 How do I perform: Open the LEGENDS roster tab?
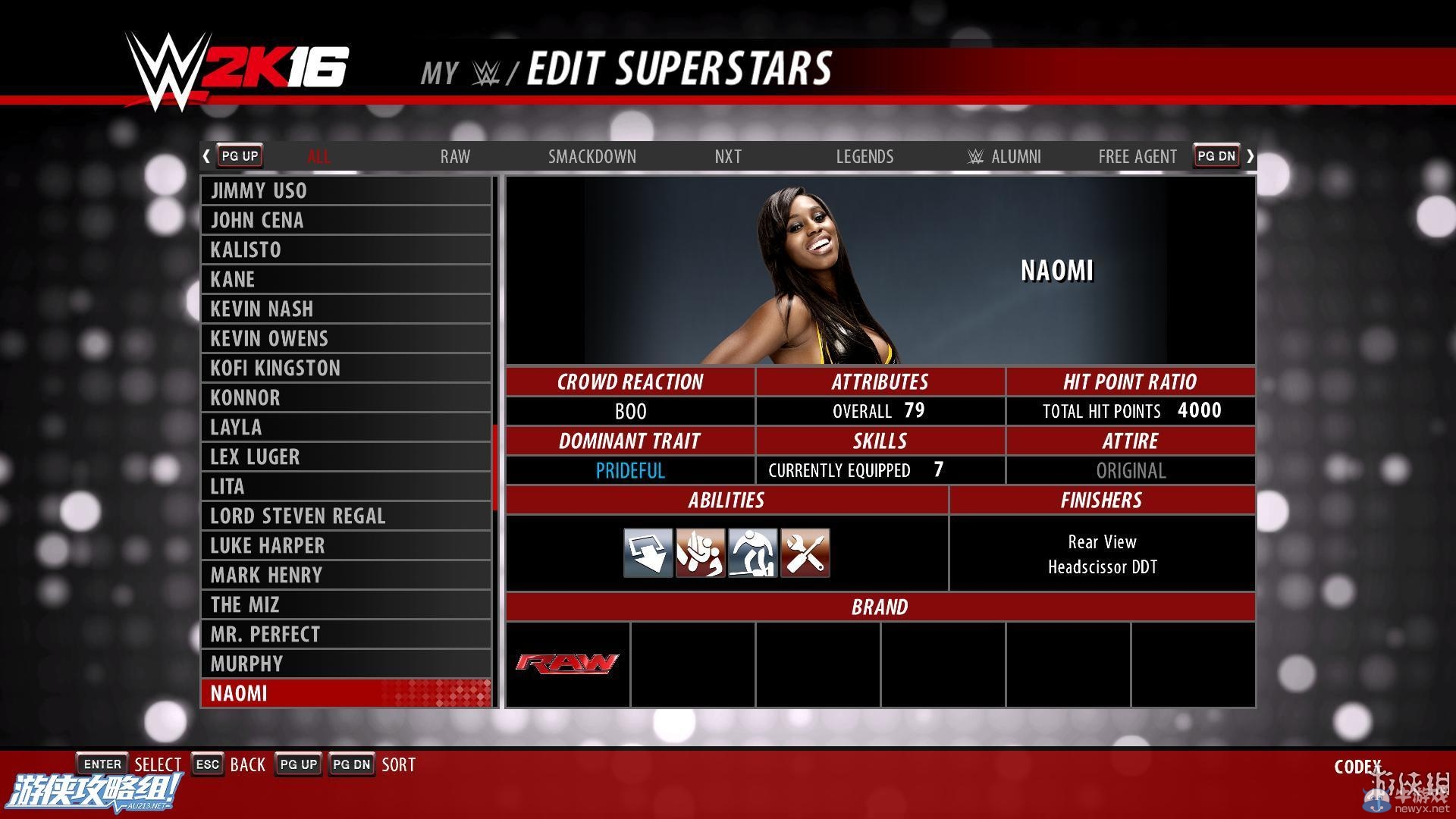point(864,156)
